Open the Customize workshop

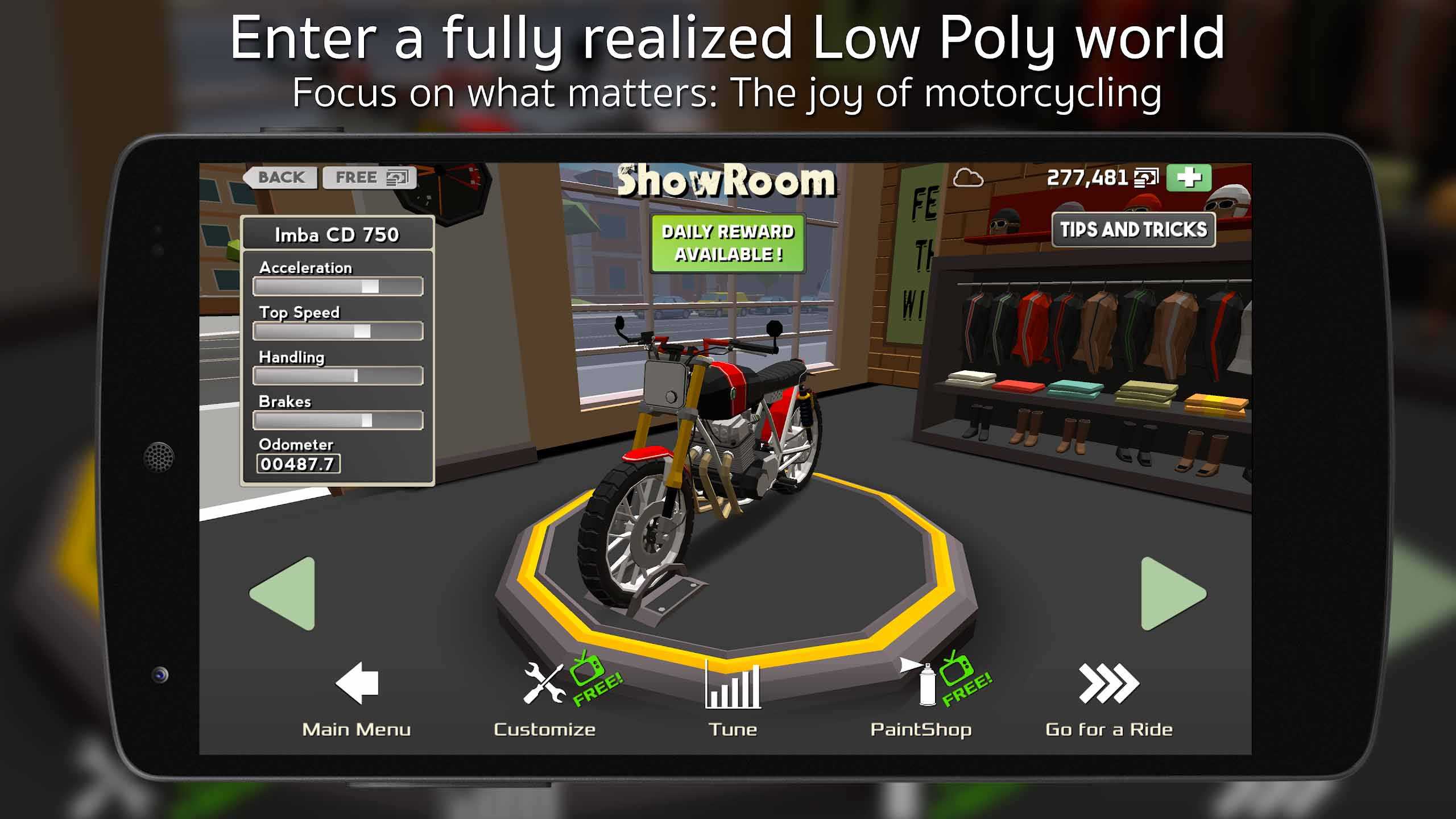tap(545, 700)
